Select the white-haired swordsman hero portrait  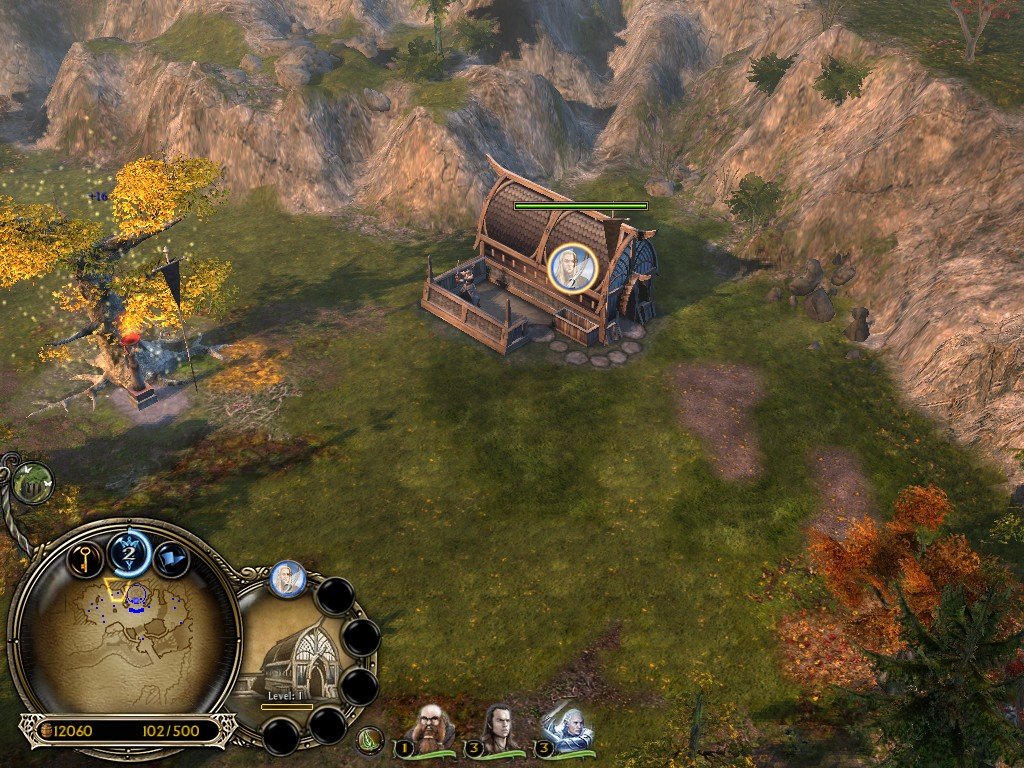(566, 728)
